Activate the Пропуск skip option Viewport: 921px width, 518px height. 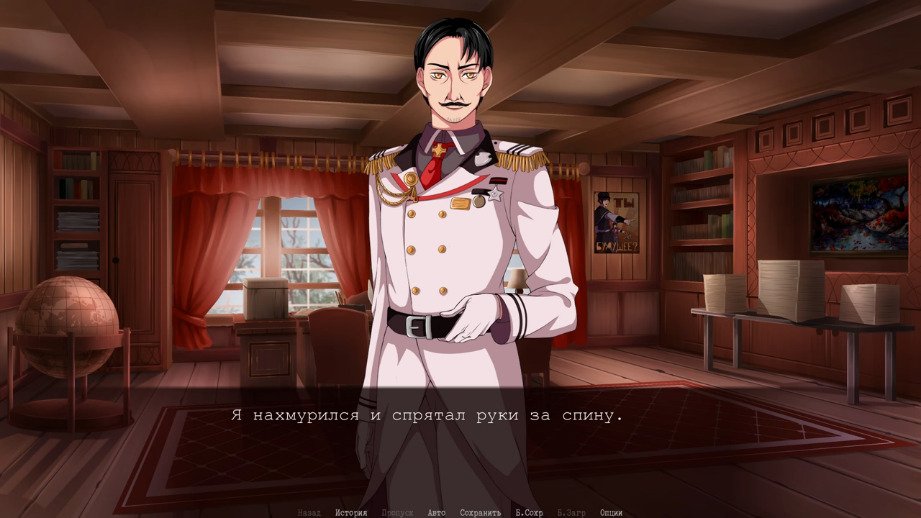397,512
